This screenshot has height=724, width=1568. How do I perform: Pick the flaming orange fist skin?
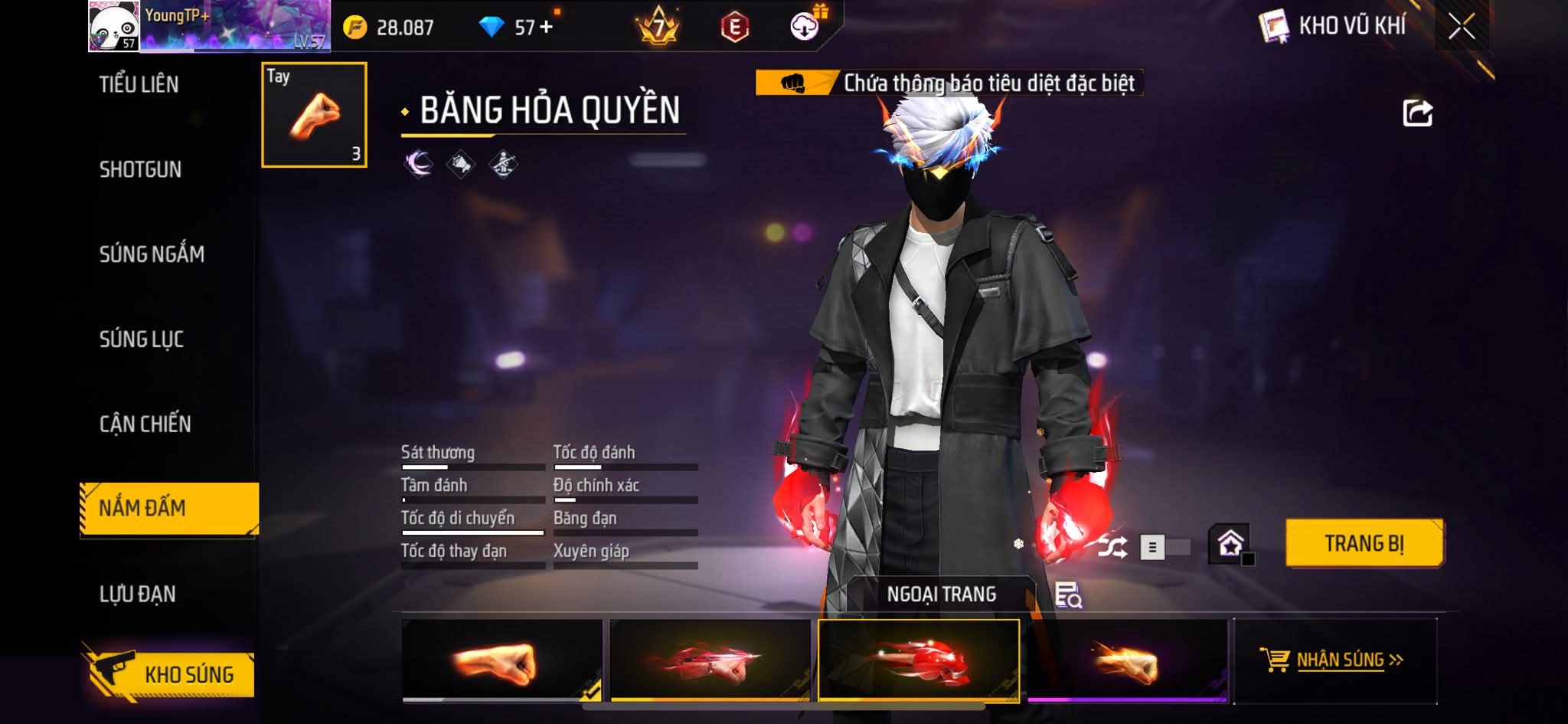coord(1126,660)
